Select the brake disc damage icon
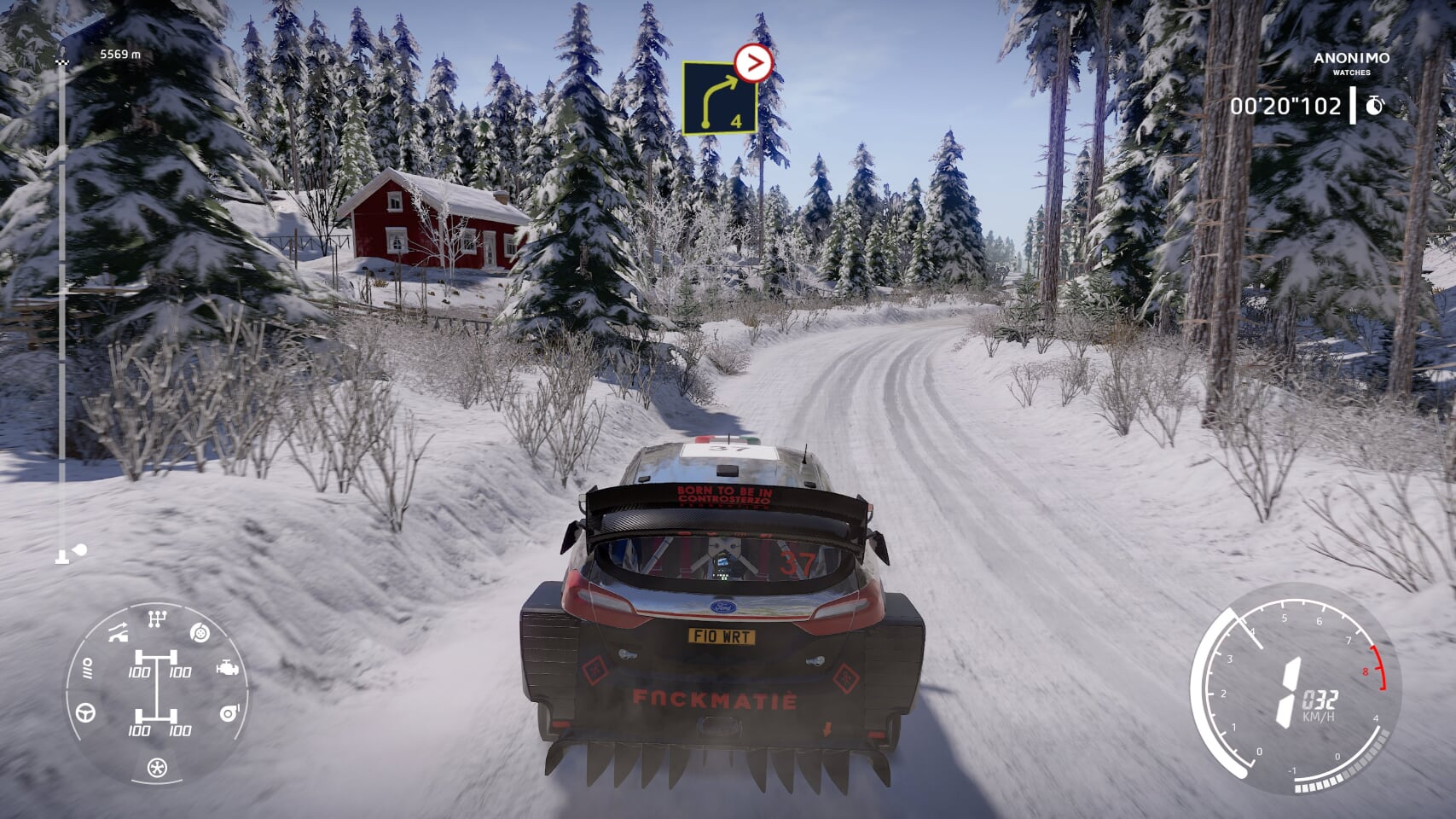 coord(200,633)
